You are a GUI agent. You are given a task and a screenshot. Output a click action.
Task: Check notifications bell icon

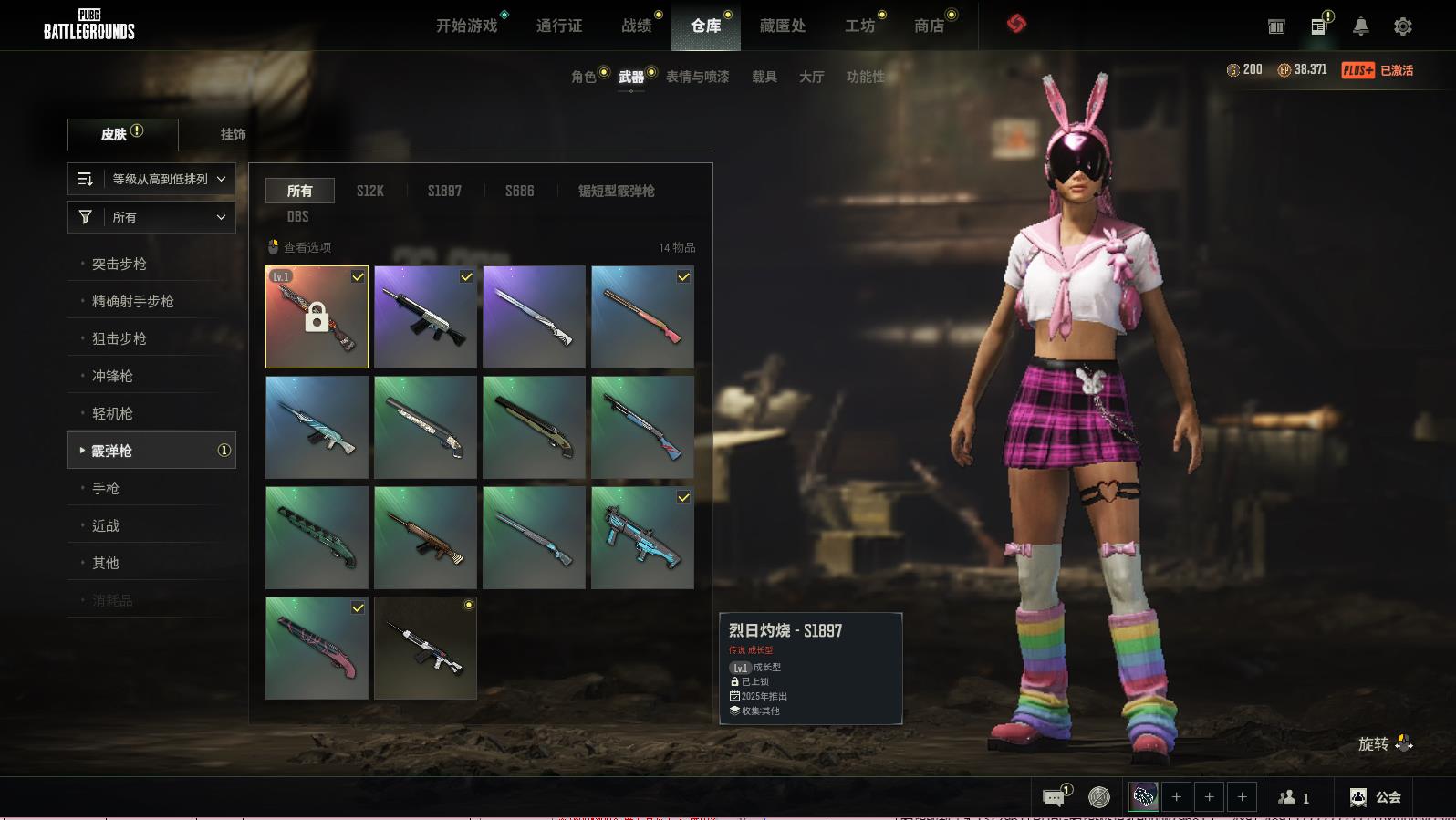point(1360,26)
